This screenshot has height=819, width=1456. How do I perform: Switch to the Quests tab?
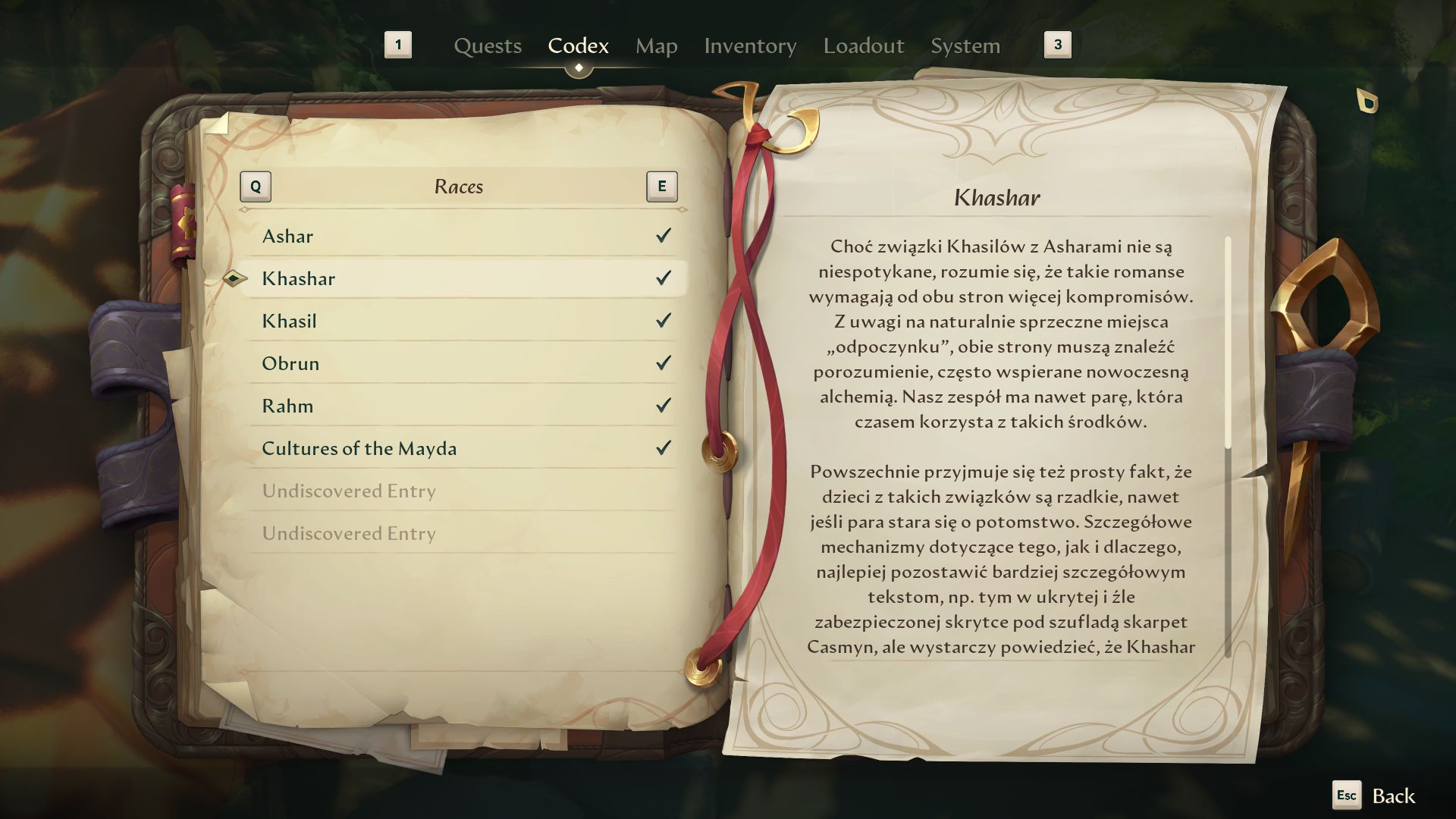pyautogui.click(x=488, y=46)
